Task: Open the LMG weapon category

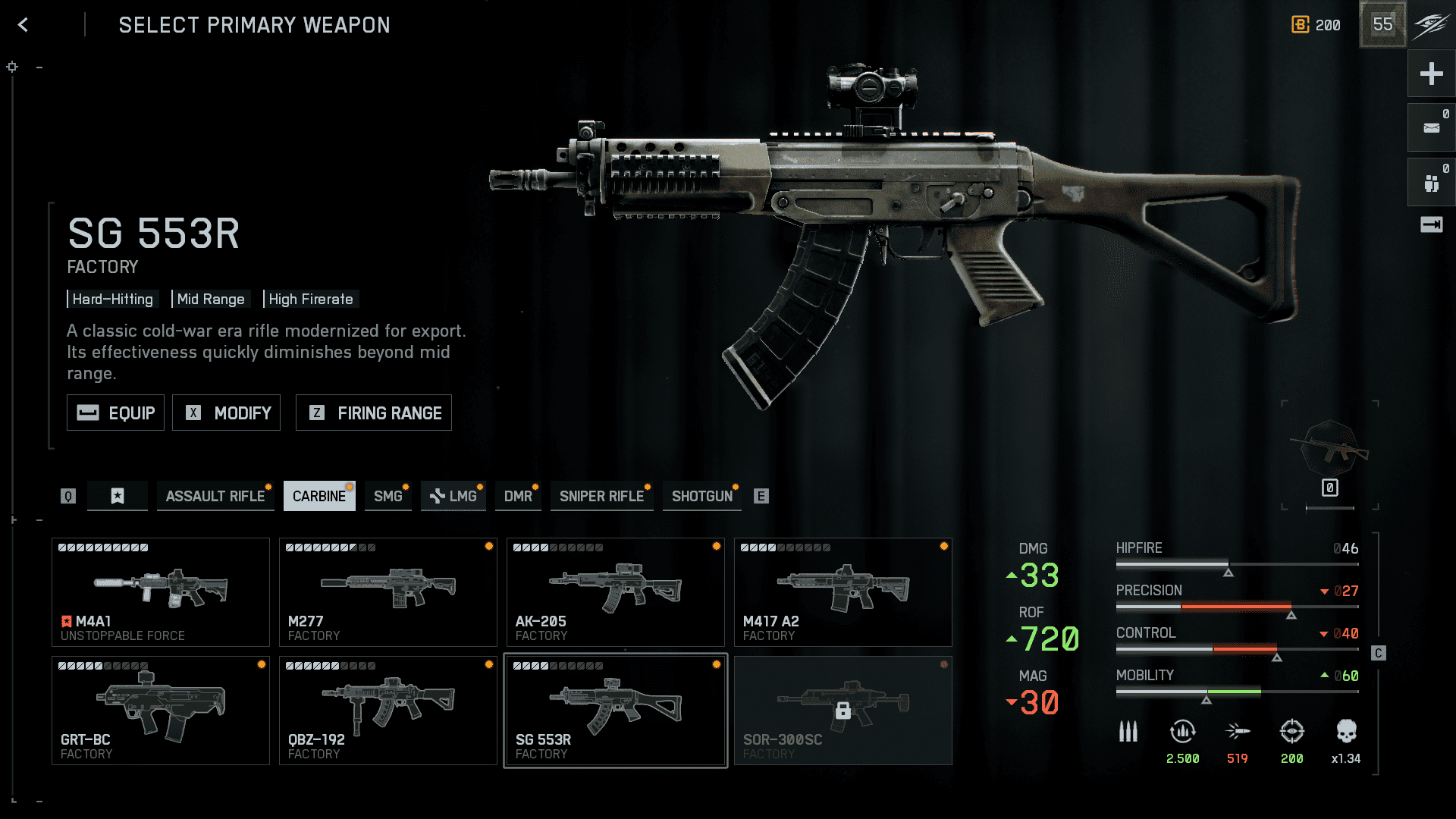Action: point(453,496)
